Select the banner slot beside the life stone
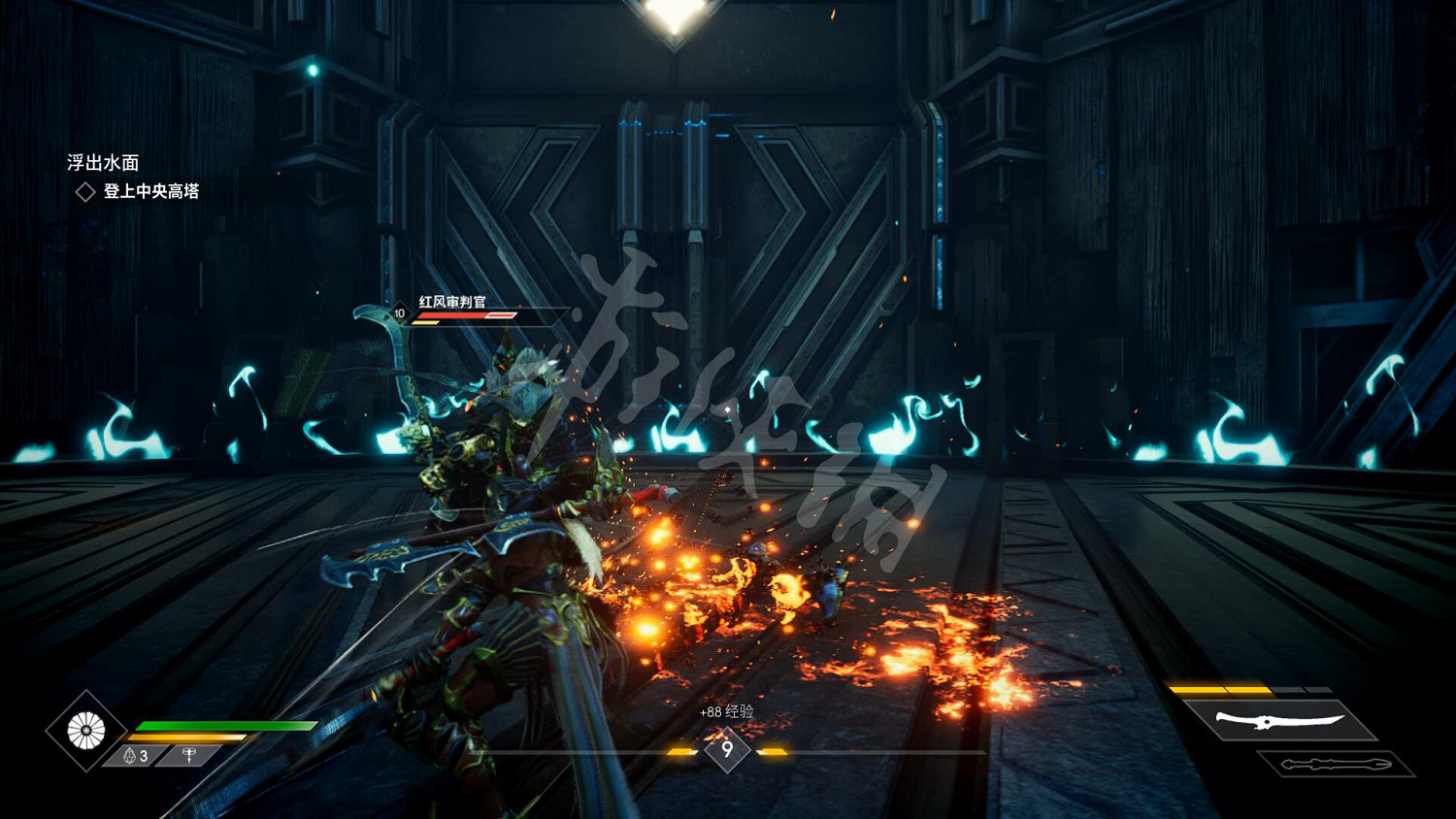Viewport: 1456px width, 819px height. pos(189,755)
